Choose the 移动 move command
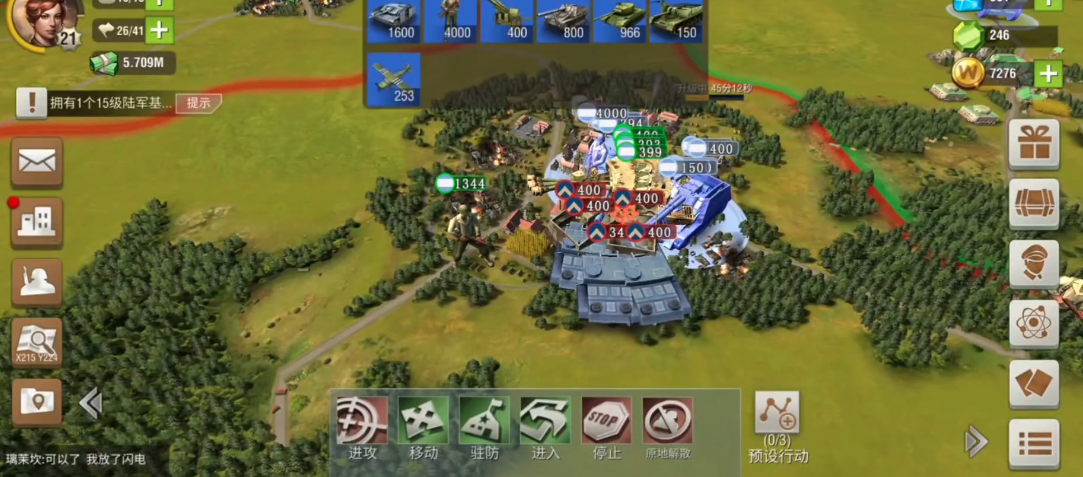Viewport: 1083px width, 477px height. point(423,428)
